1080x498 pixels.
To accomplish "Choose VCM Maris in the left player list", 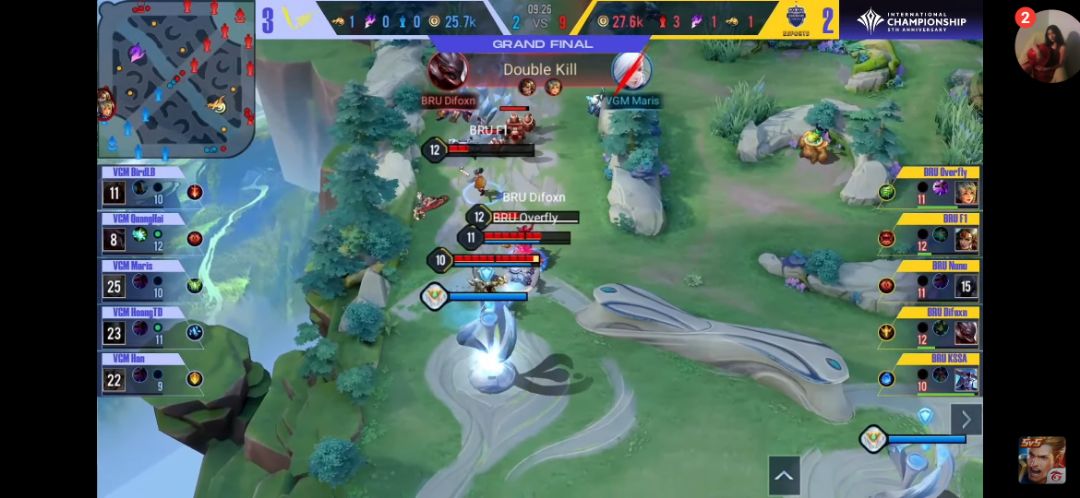I will [x=150, y=284].
